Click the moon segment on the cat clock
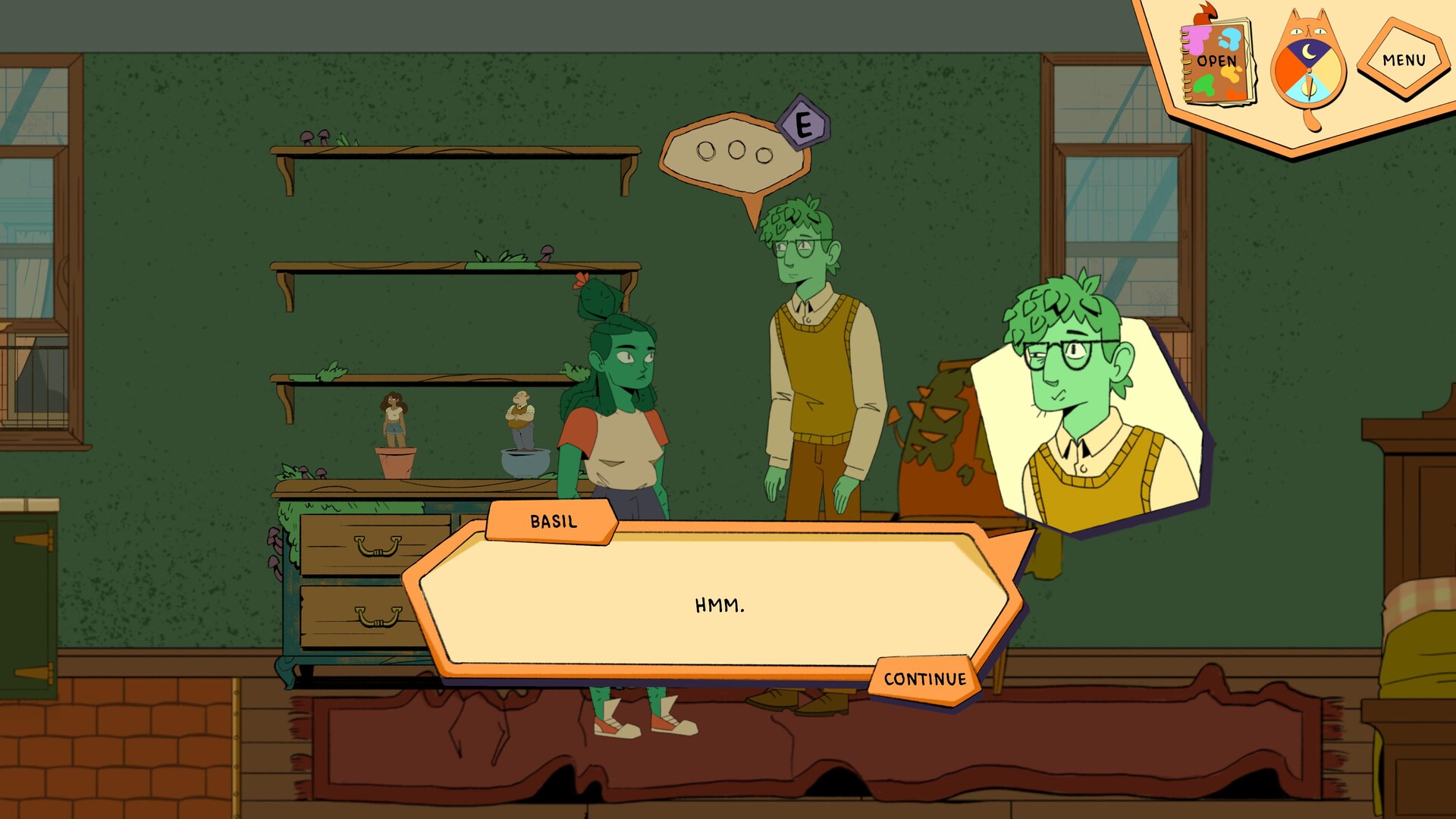This screenshot has width=1456, height=819. 1307,52
